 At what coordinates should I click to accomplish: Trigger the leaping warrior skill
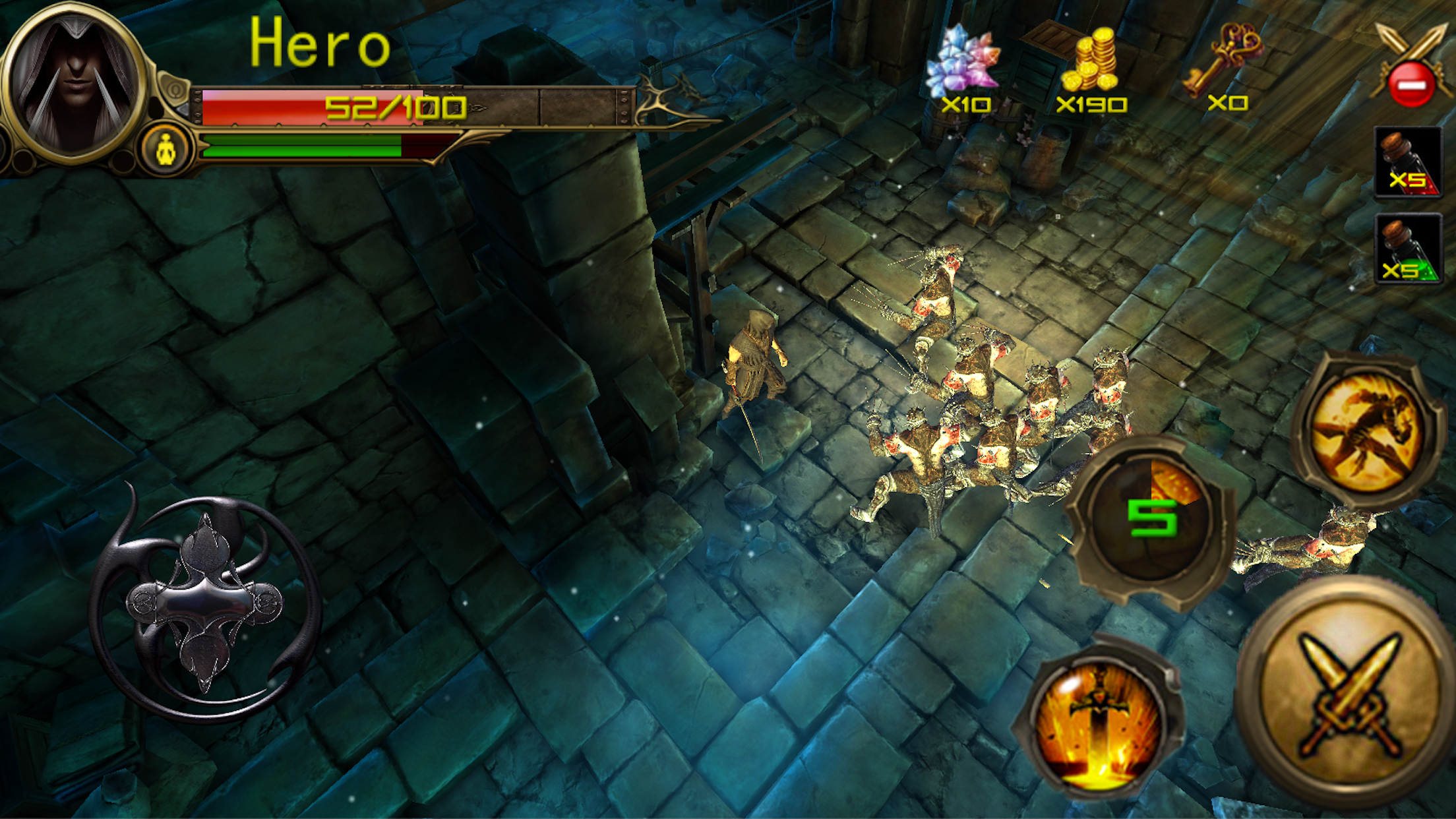pos(1366,431)
